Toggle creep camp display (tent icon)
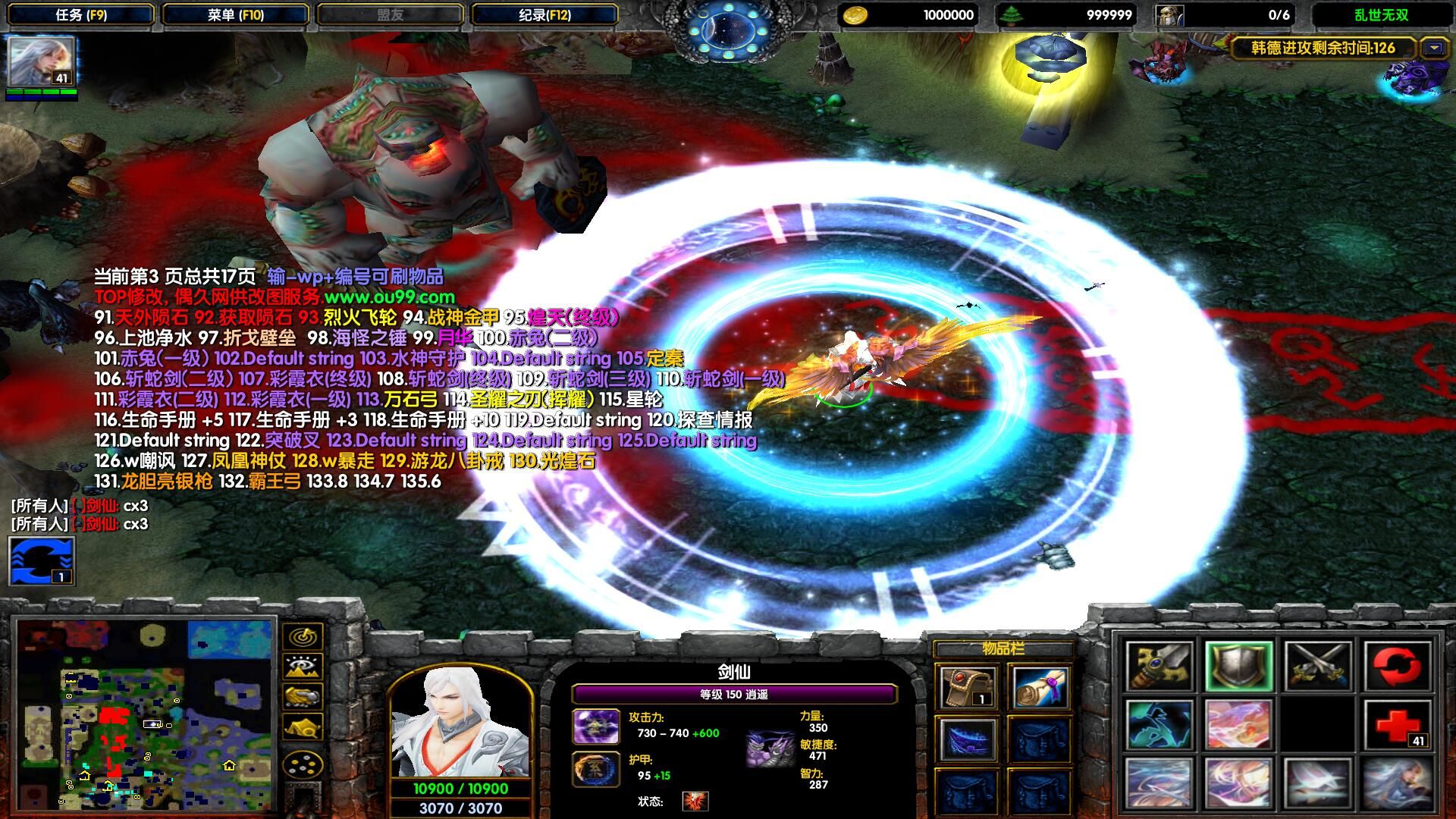Screen dimensions: 1456x819 [x=303, y=726]
